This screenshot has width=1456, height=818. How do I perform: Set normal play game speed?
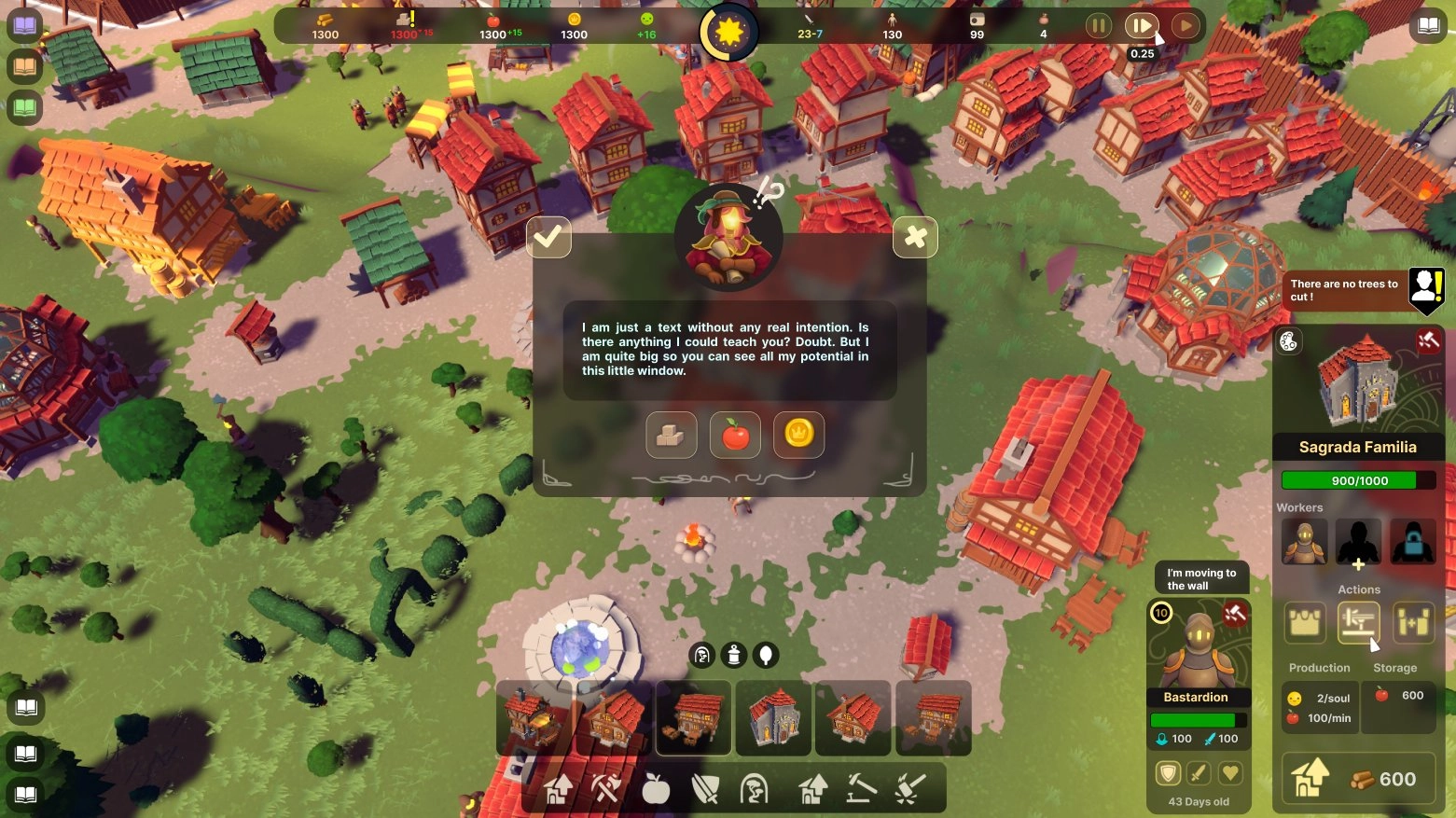pos(1185,26)
